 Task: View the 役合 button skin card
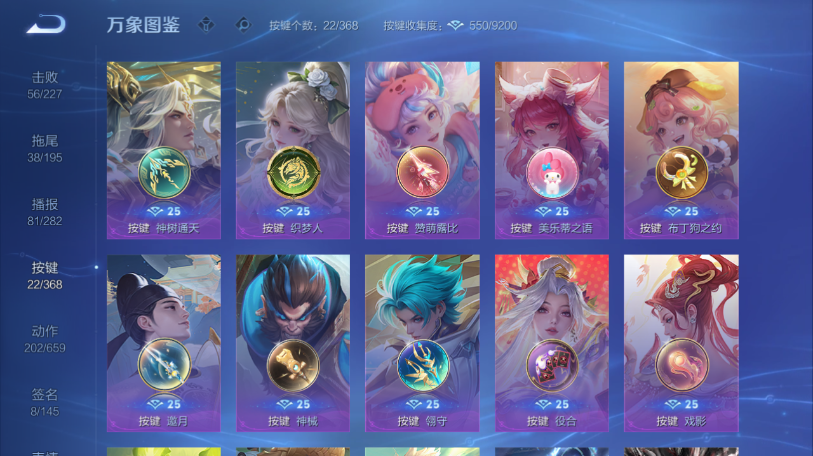[551, 342]
